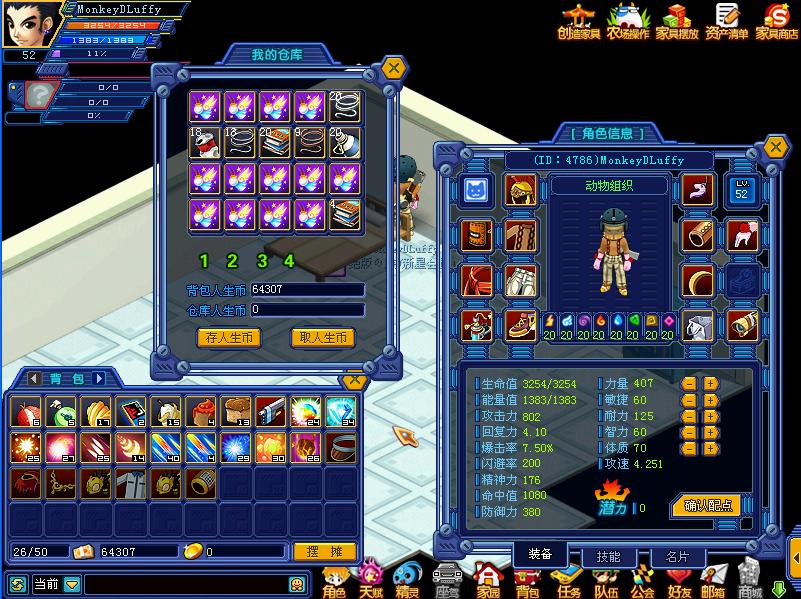This screenshot has width=801, height=599.
Task: Close the 角色信息 character info panel
Action: pos(775,146)
